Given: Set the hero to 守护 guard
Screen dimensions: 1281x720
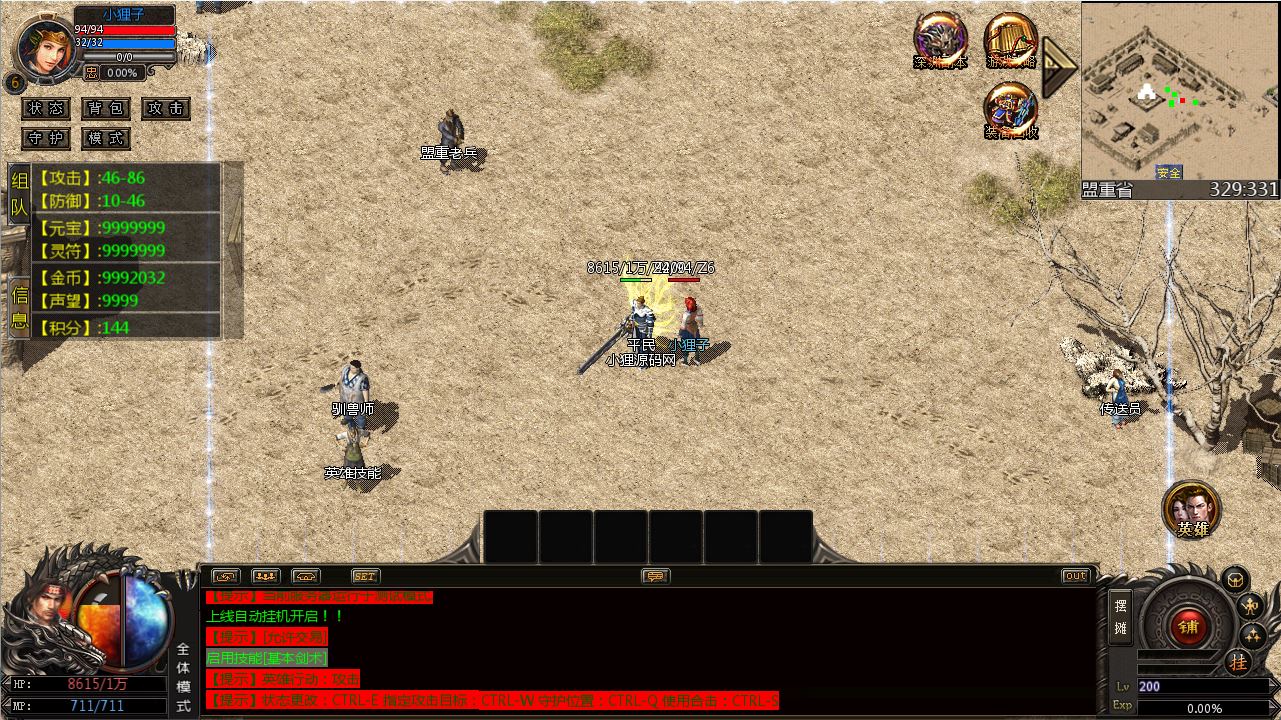Looking at the screenshot, I should tap(46, 138).
